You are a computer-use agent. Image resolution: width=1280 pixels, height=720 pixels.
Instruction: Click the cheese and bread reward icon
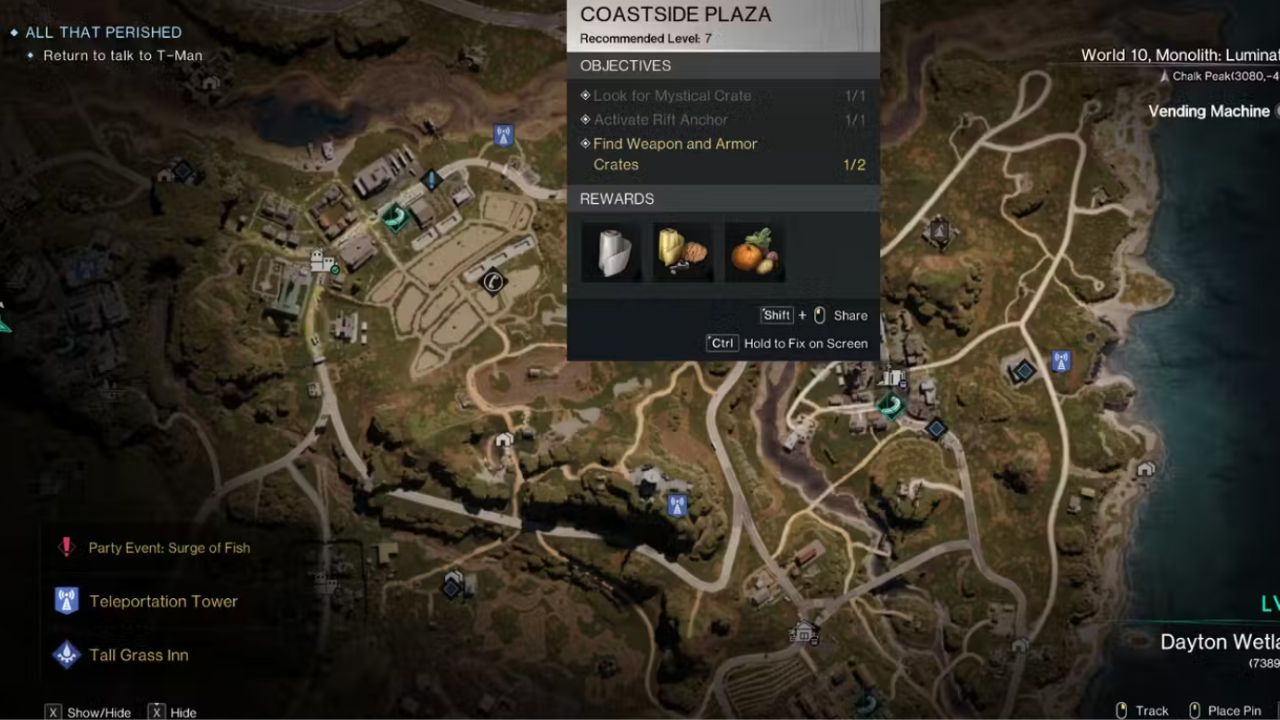[682, 250]
